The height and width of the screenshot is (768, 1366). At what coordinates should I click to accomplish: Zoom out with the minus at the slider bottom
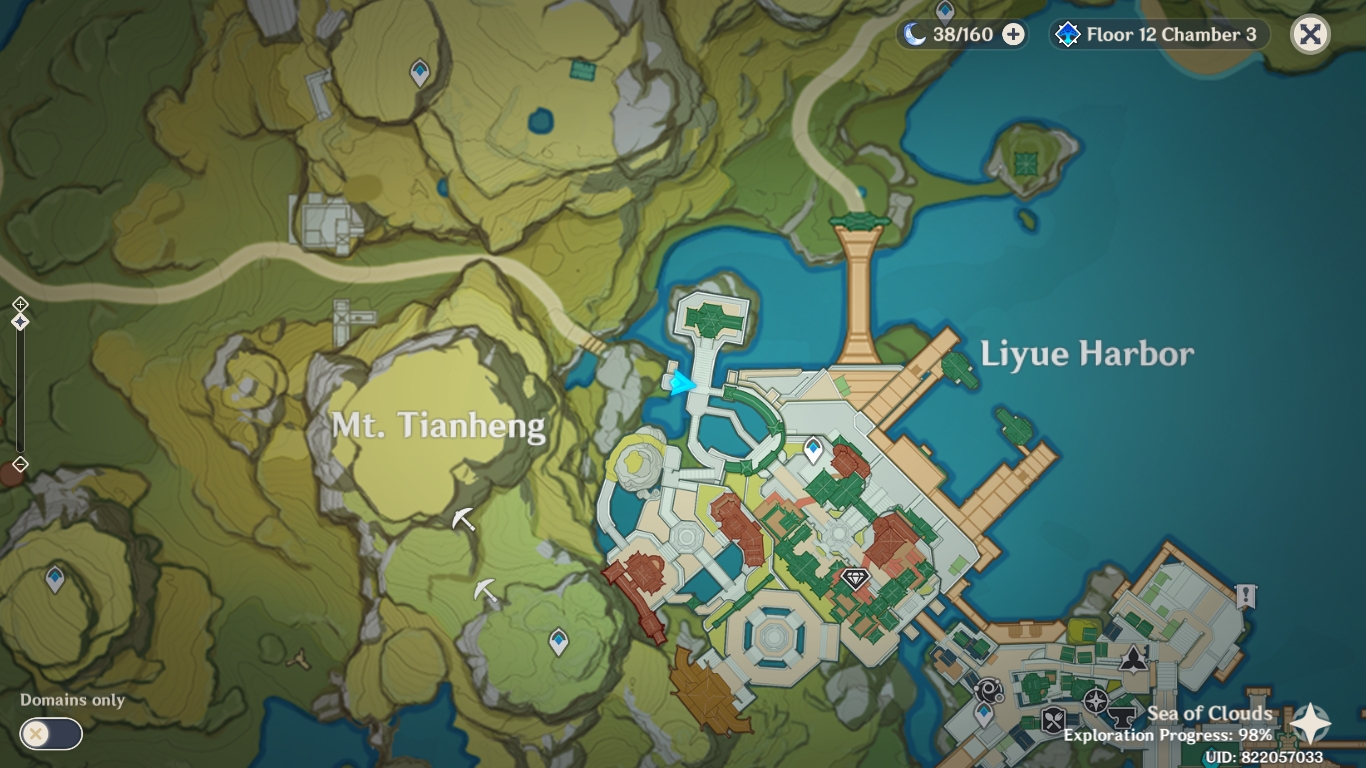[20, 463]
